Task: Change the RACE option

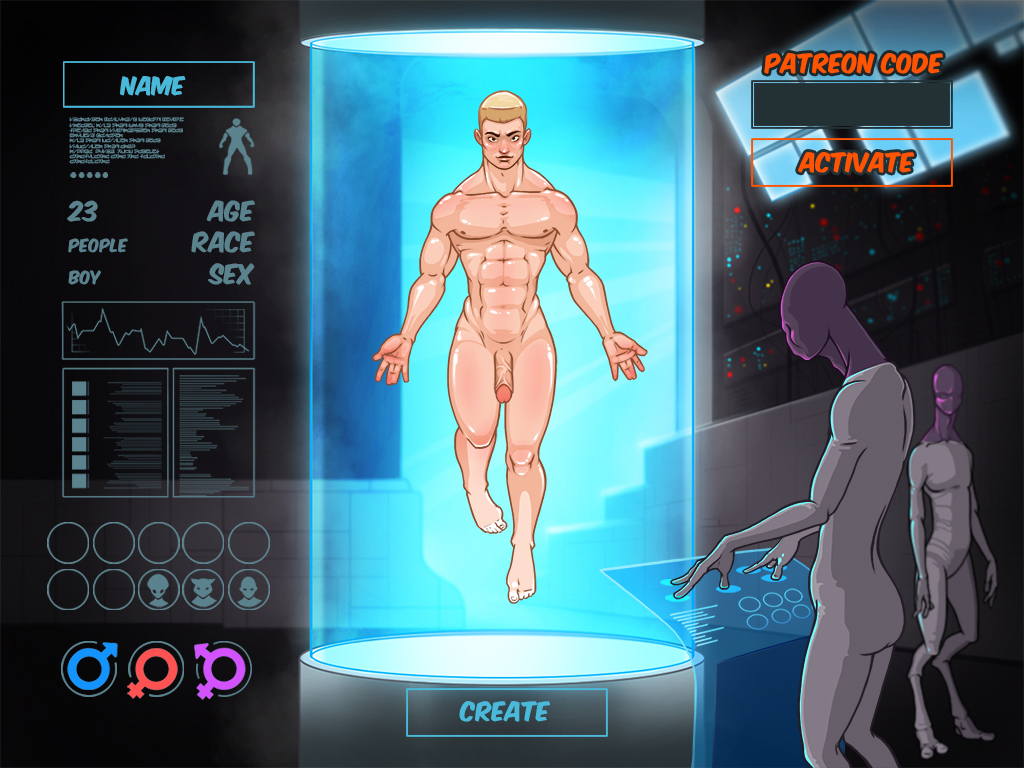Action: (223, 243)
